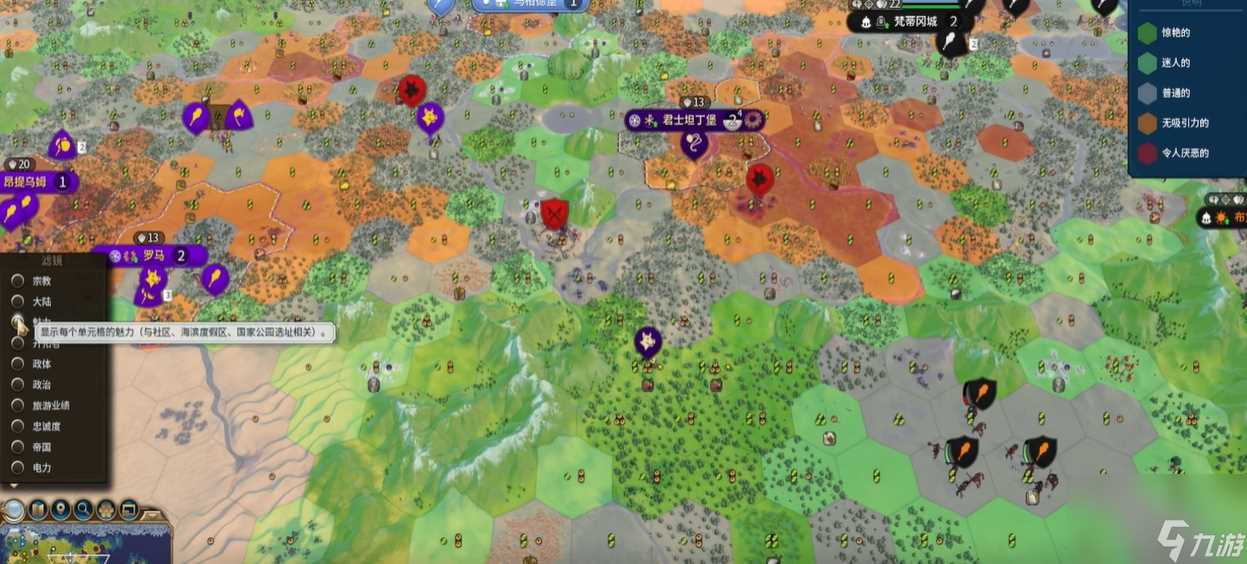Select the 宗教 (Religion) lens option
The width and height of the screenshot is (1247, 564).
coord(18,280)
